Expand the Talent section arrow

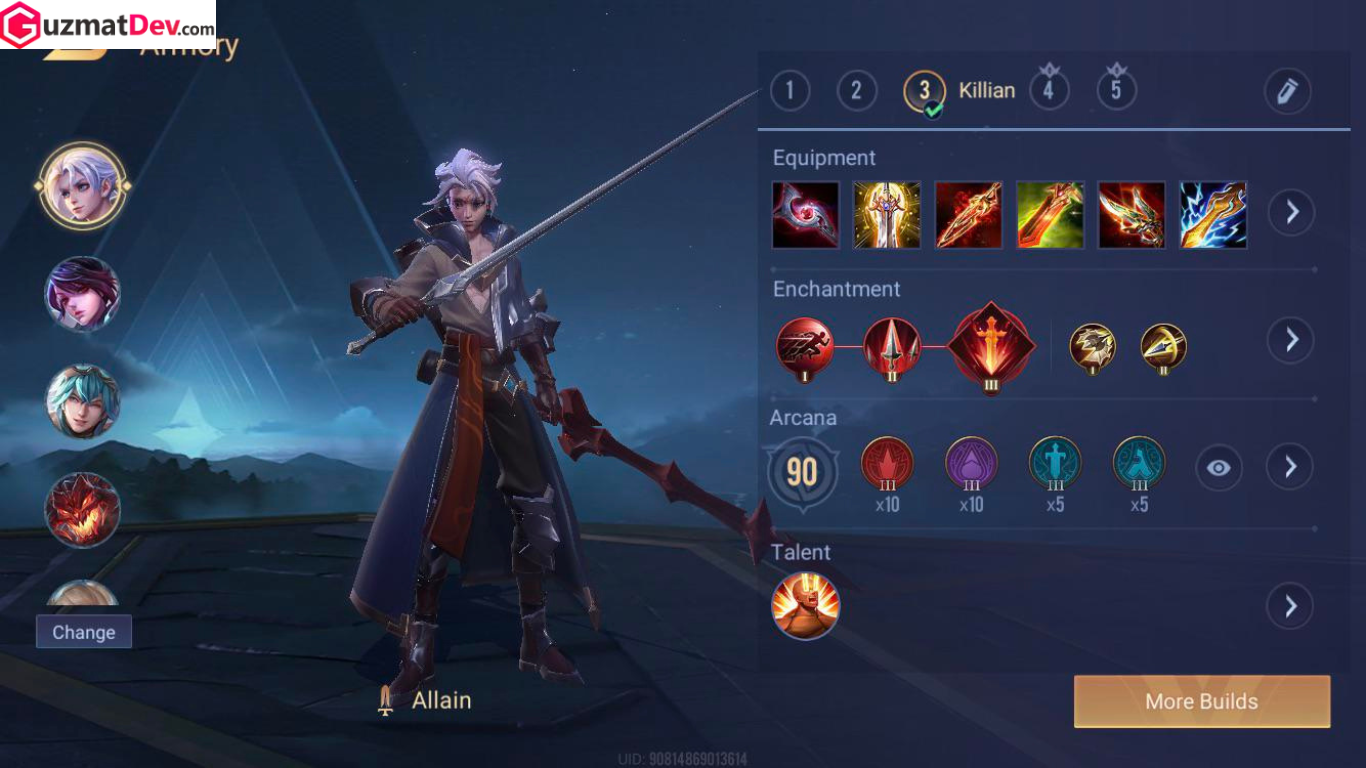point(1290,606)
